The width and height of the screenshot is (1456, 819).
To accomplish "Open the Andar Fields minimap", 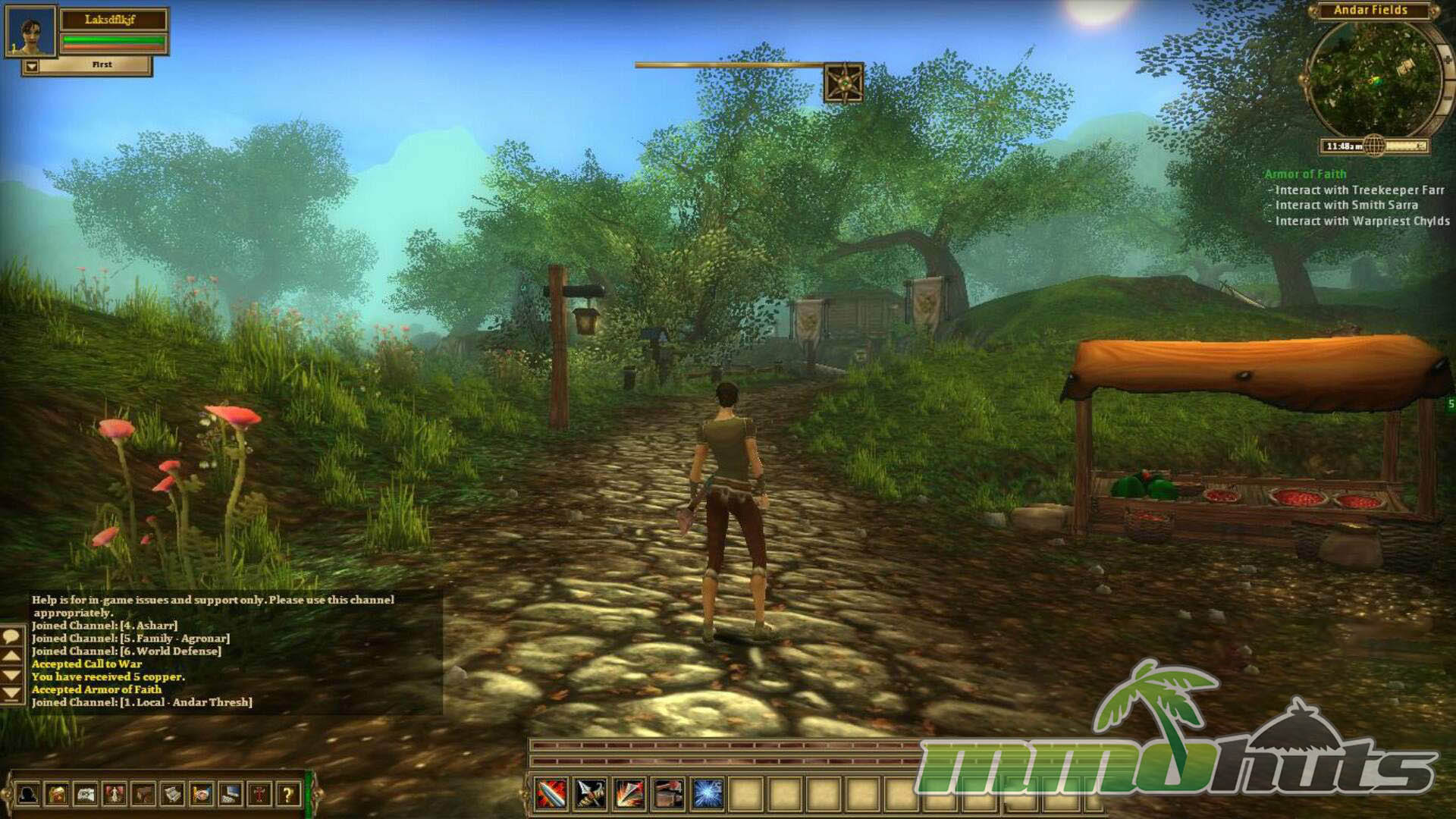I will pyautogui.click(x=1373, y=80).
